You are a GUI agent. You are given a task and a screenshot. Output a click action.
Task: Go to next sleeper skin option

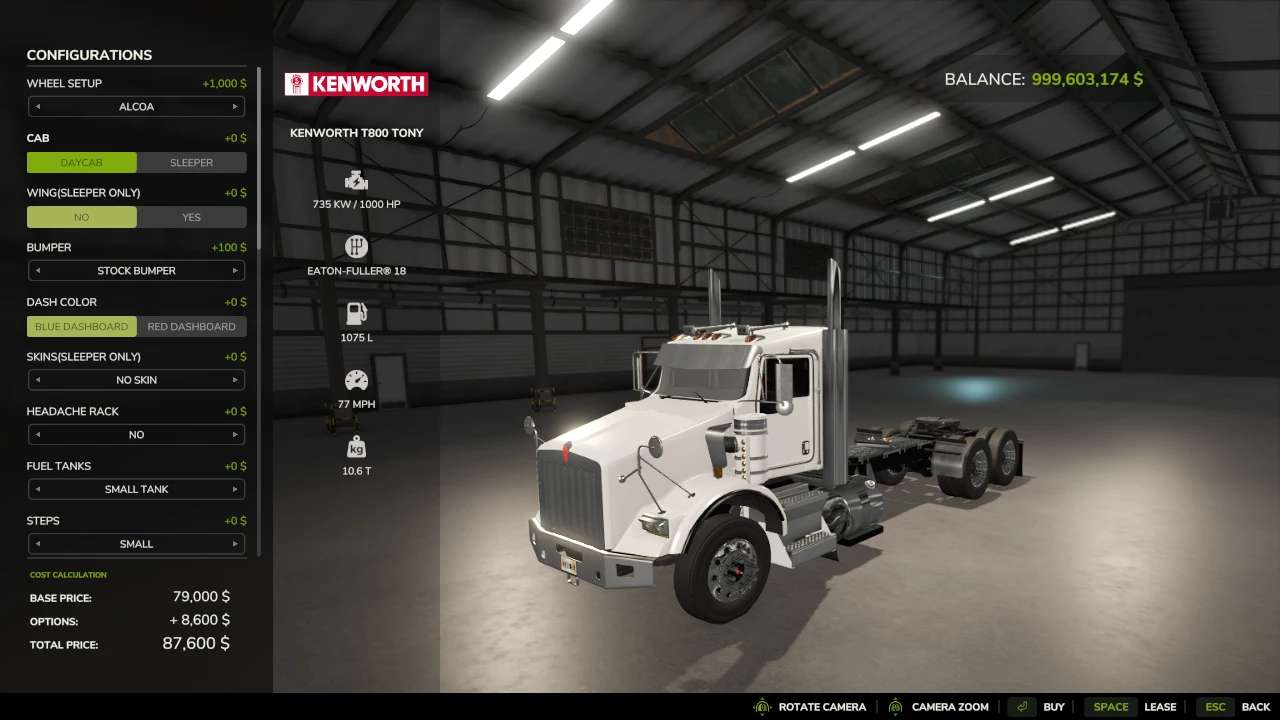point(236,380)
